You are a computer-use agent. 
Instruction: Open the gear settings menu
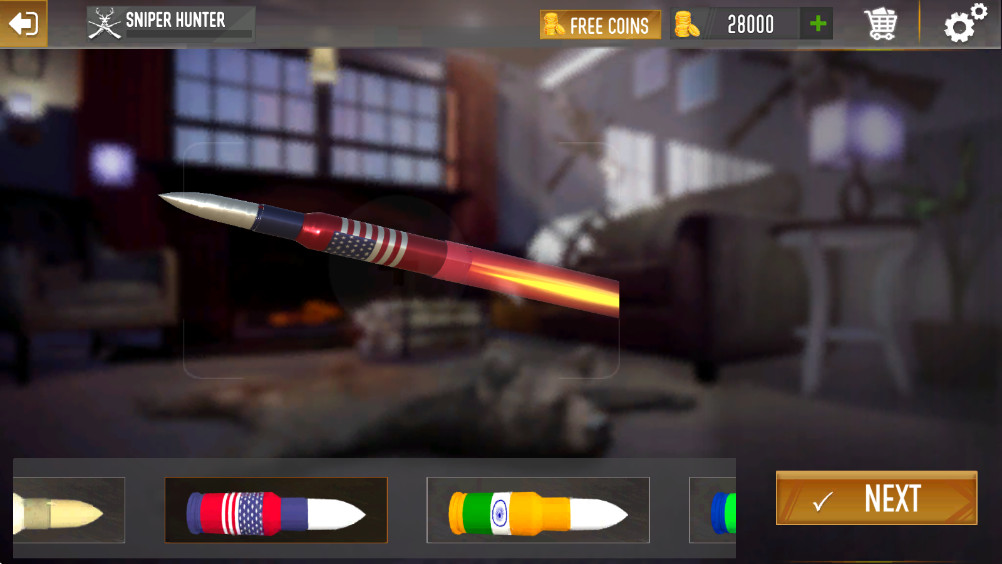[964, 24]
